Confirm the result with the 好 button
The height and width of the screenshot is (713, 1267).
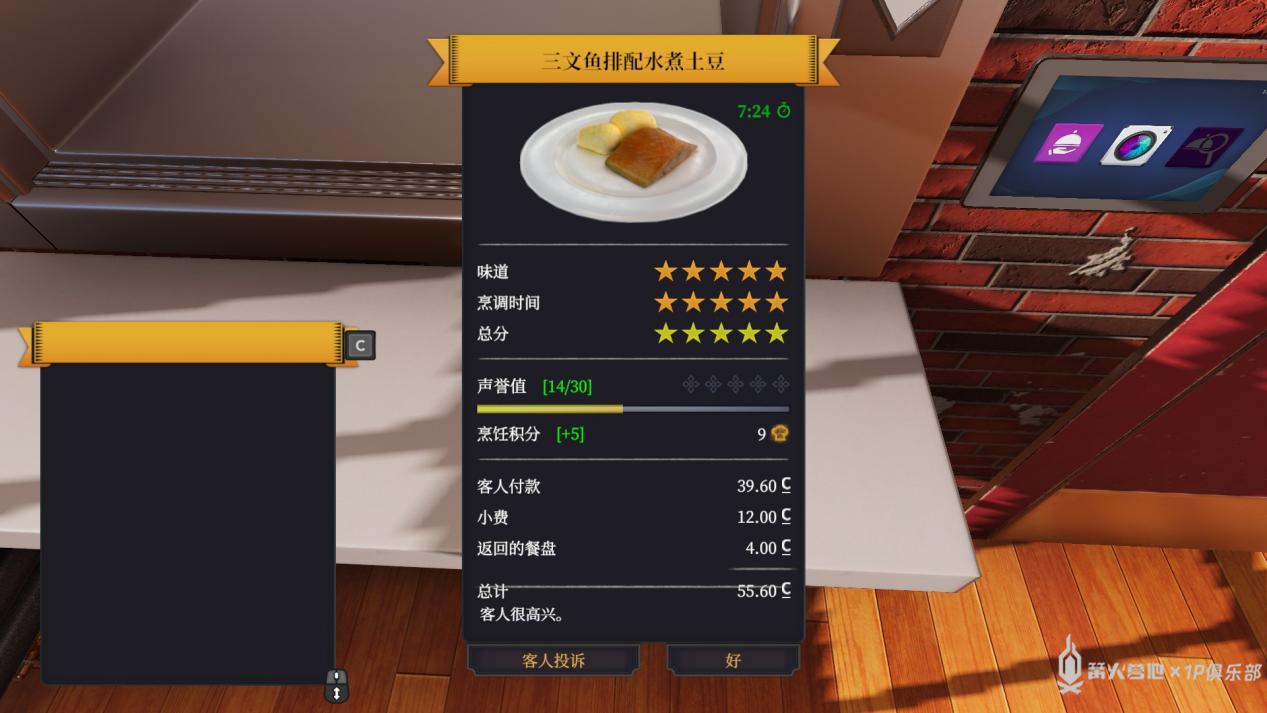coord(733,660)
